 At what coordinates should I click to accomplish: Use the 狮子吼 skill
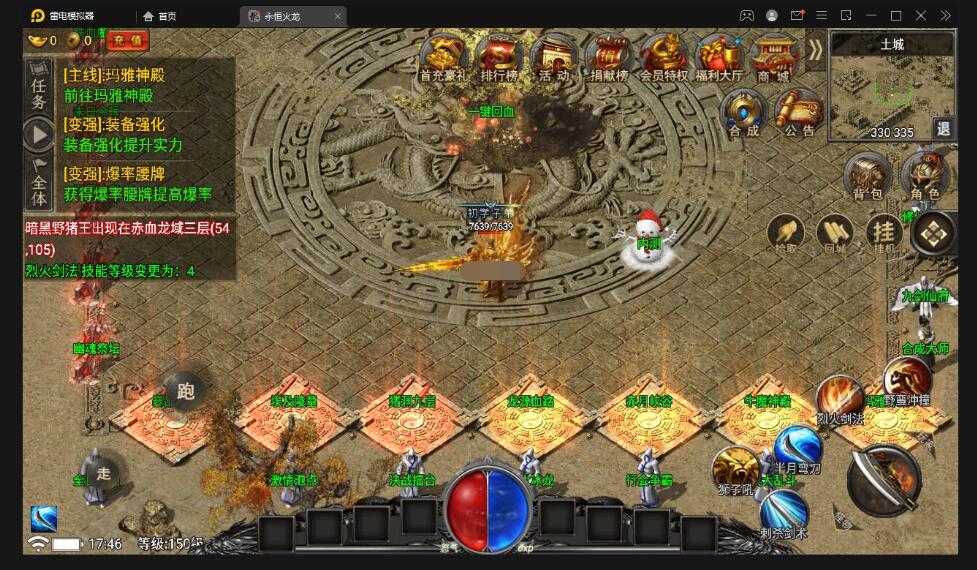(735, 469)
